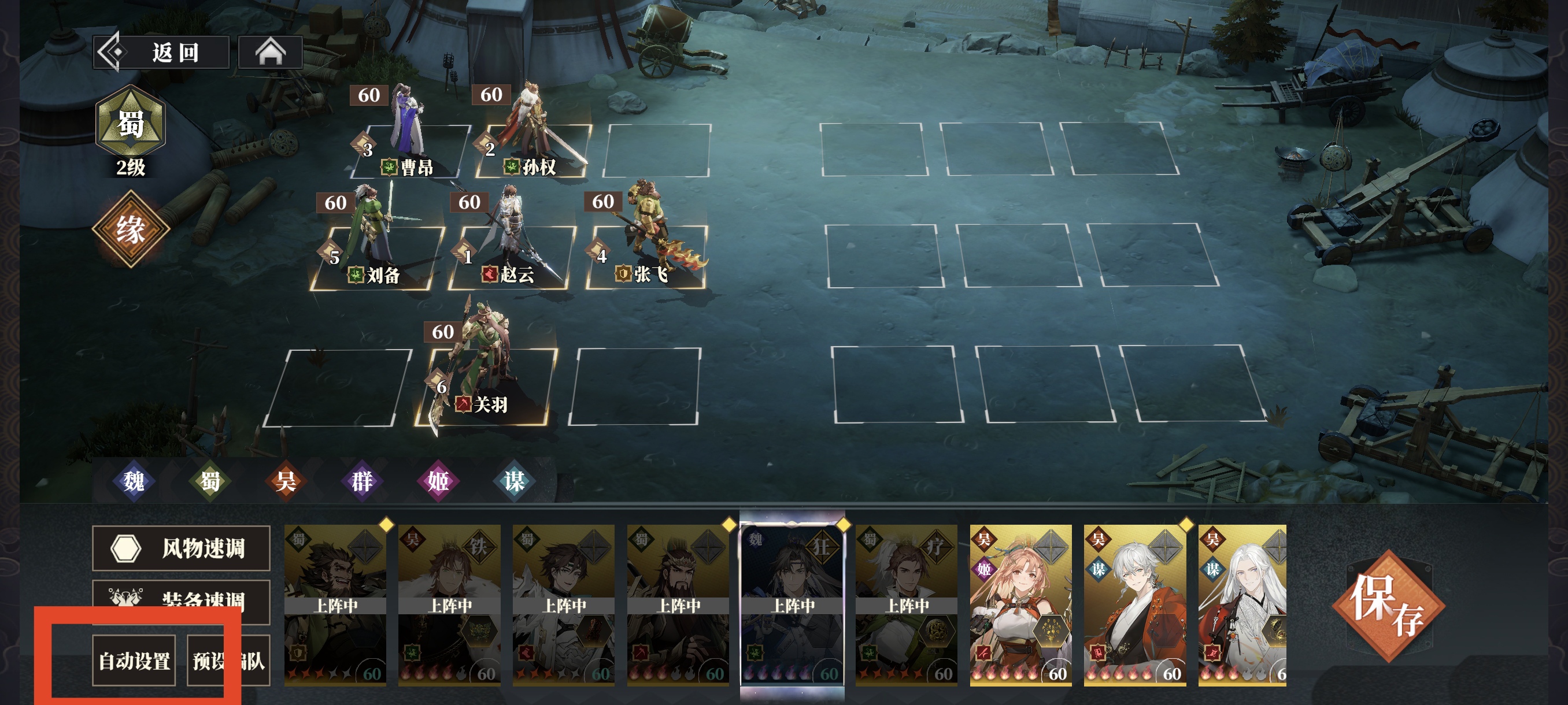
Task: Filter heroes by 魏 faction
Action: click(x=134, y=481)
